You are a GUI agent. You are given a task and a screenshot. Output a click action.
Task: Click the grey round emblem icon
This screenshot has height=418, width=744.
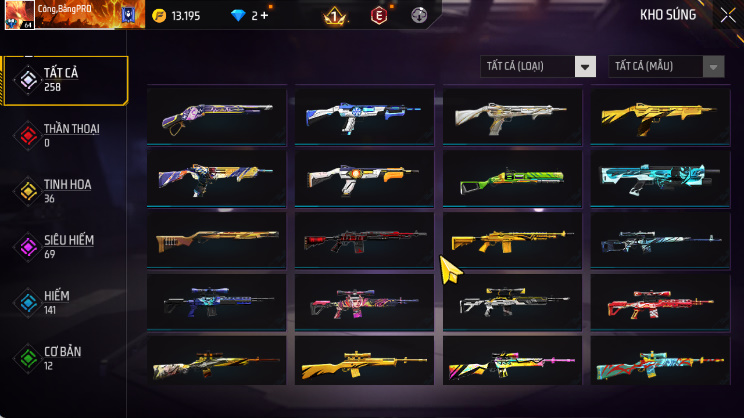tap(419, 16)
